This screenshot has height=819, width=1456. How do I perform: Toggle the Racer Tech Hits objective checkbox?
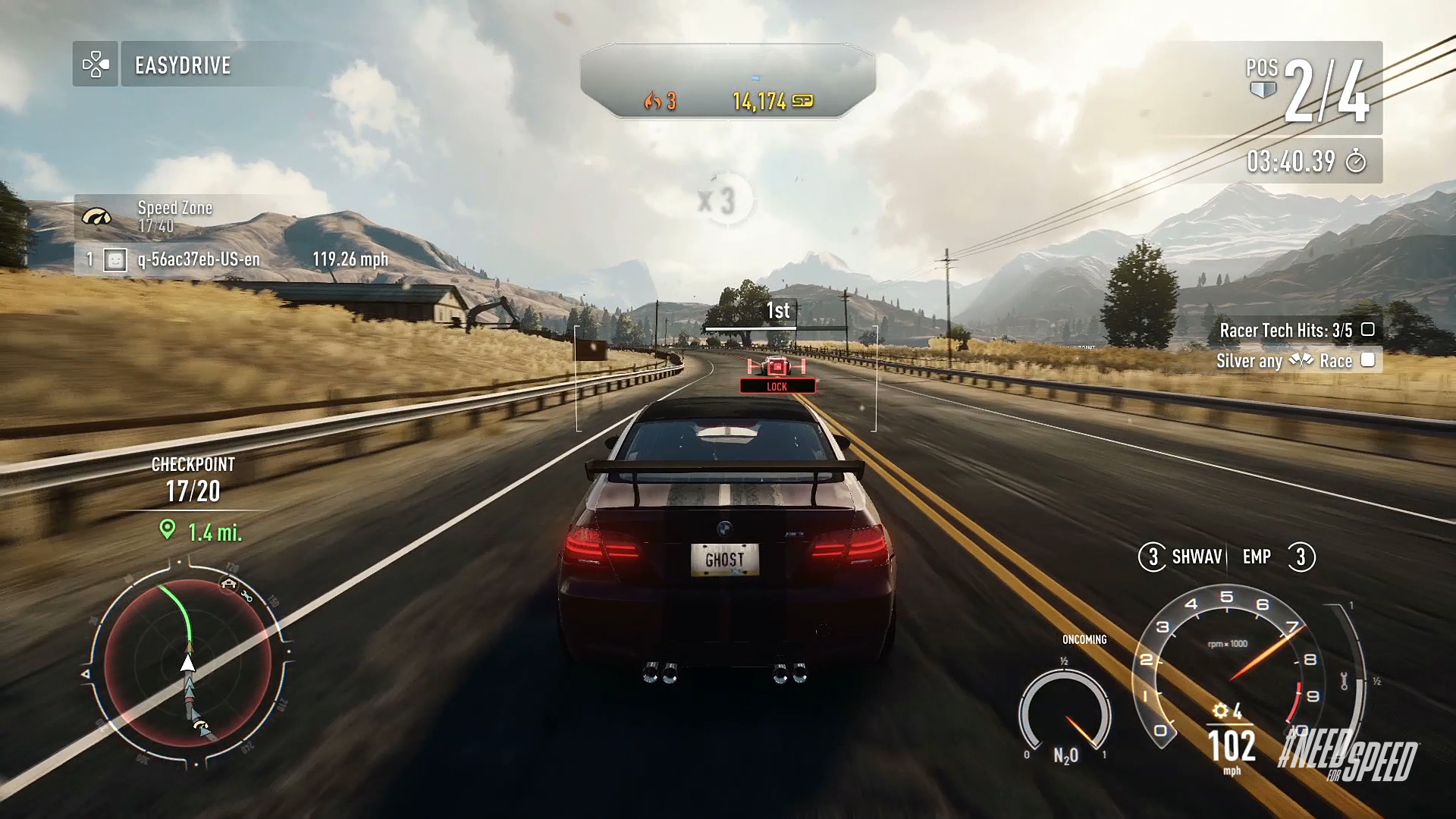(1369, 329)
